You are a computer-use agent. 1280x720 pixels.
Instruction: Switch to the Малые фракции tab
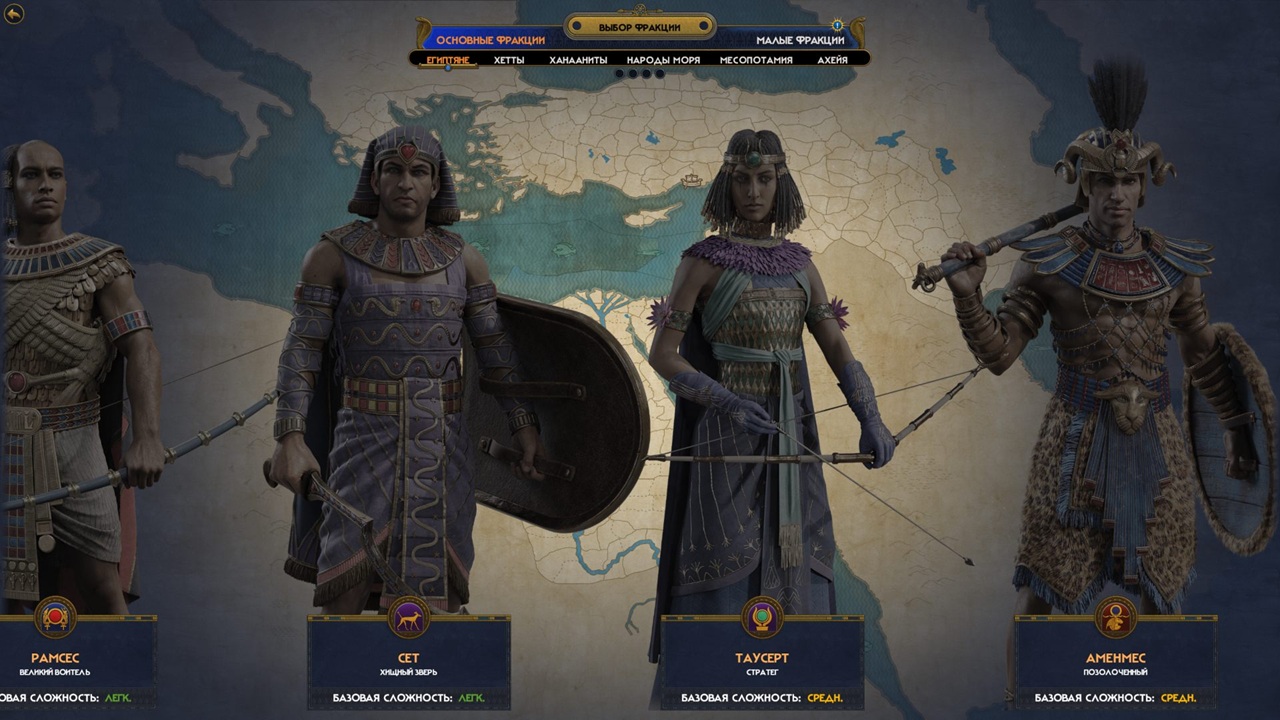pyautogui.click(x=800, y=40)
